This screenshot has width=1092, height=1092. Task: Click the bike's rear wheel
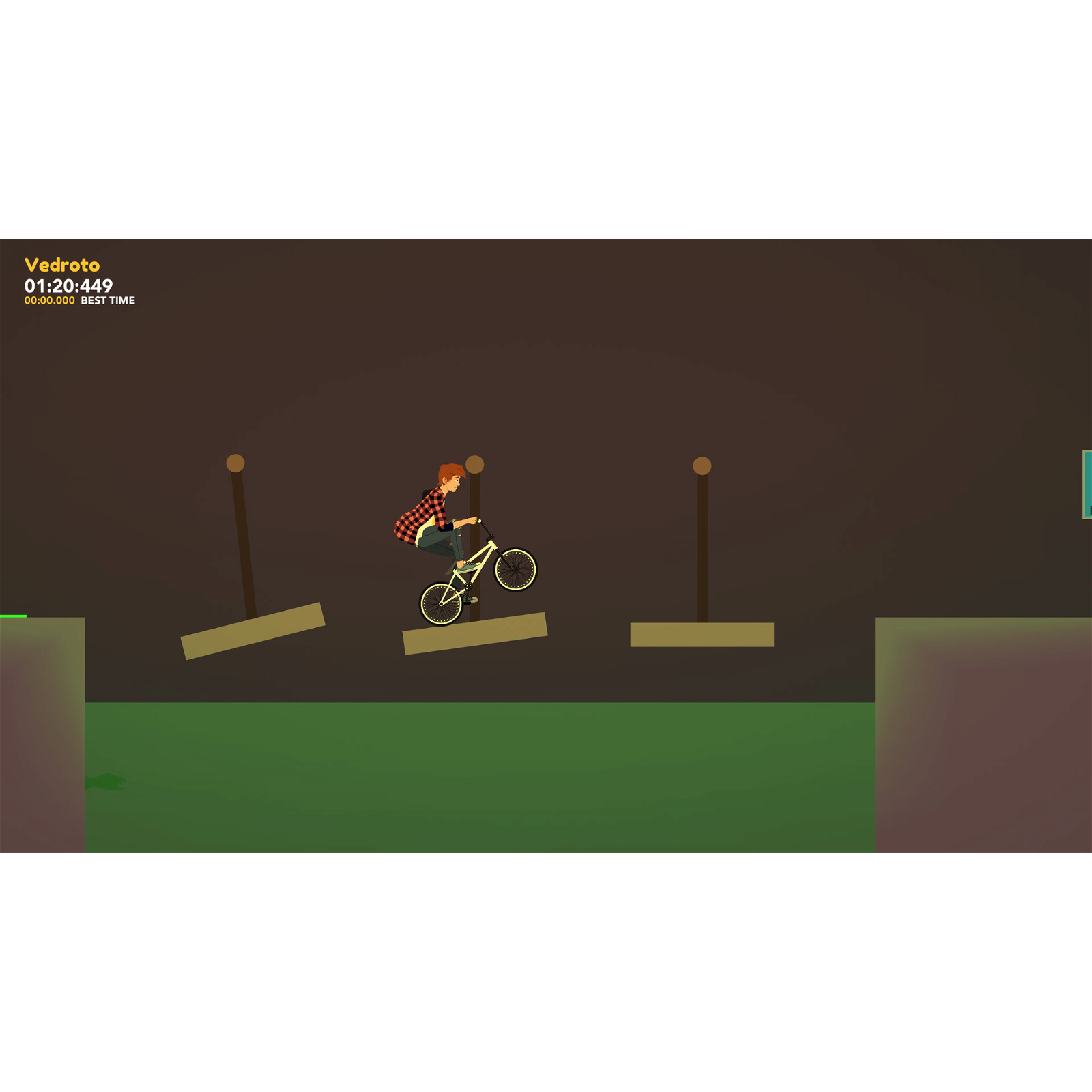click(x=440, y=604)
